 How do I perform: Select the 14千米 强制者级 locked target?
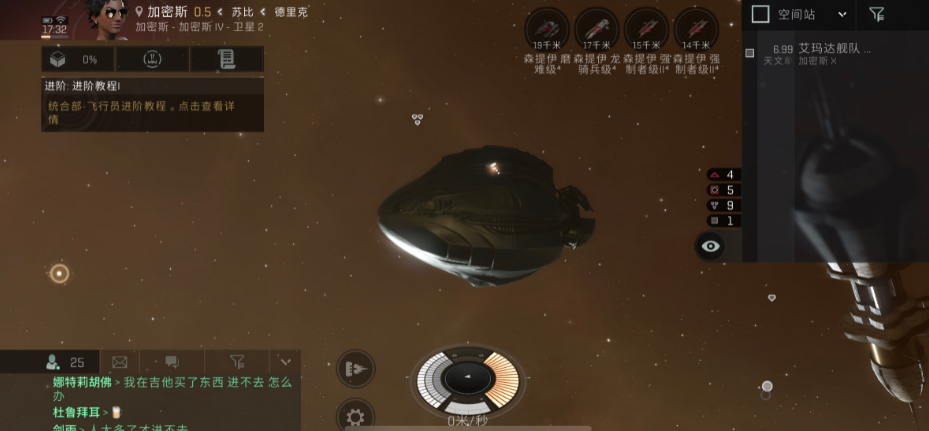pos(696,28)
